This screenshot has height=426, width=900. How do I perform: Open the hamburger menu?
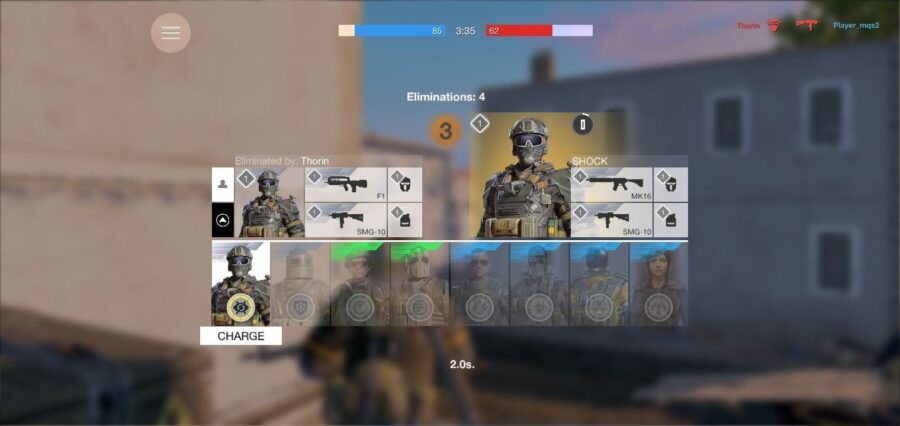point(171,33)
